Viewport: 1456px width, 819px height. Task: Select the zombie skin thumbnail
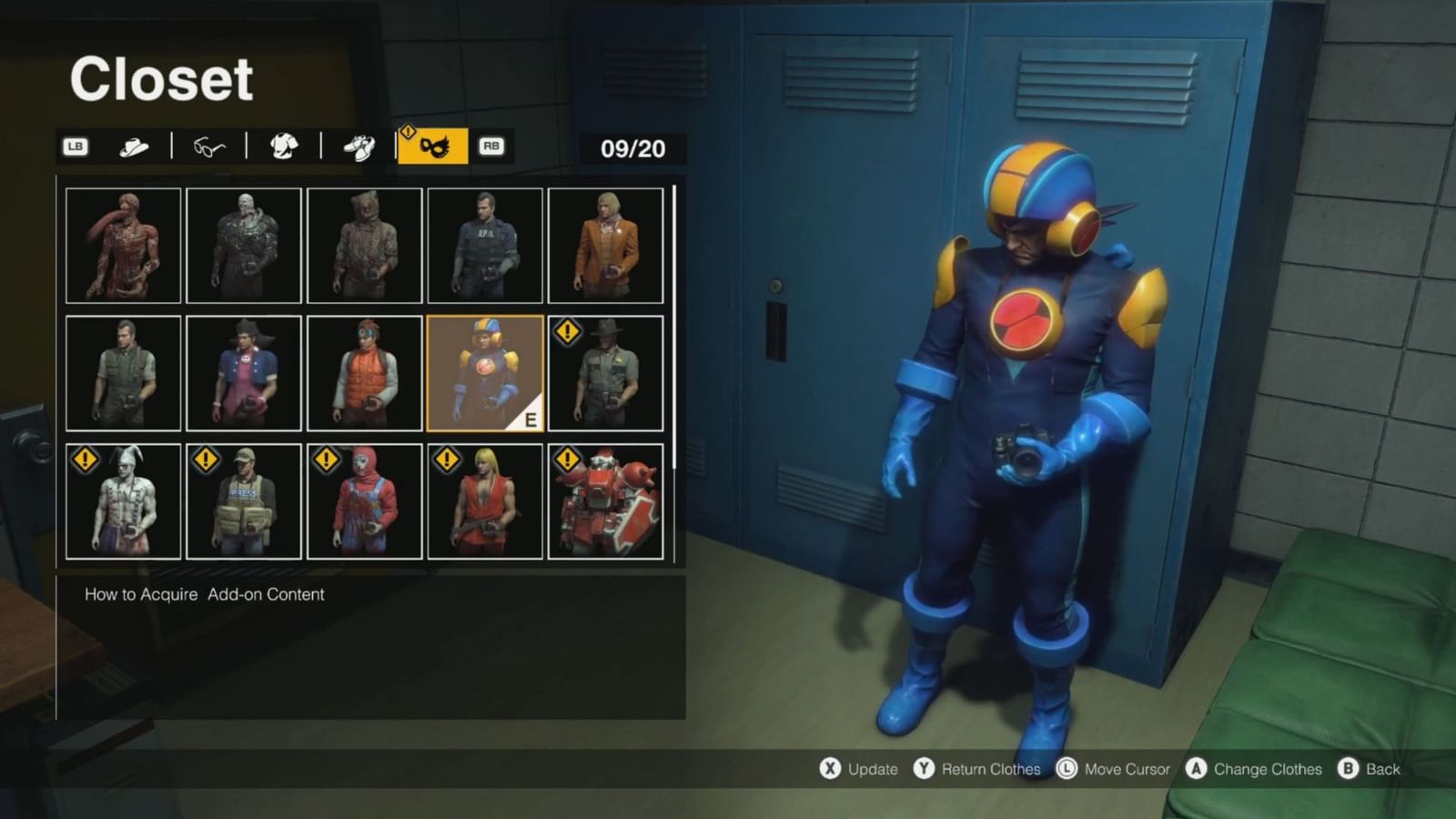[244, 244]
